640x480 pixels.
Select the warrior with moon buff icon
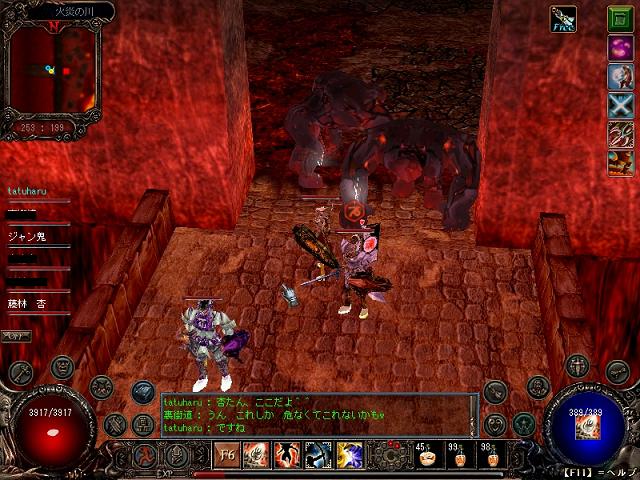point(620,77)
